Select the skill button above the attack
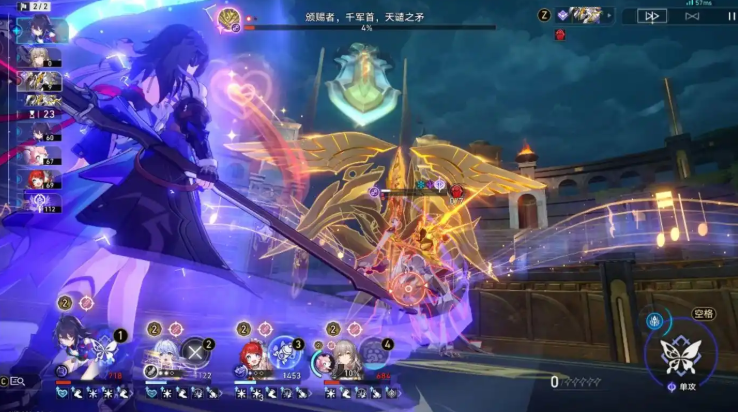Viewport: 738px width, 412px height. tap(657, 322)
